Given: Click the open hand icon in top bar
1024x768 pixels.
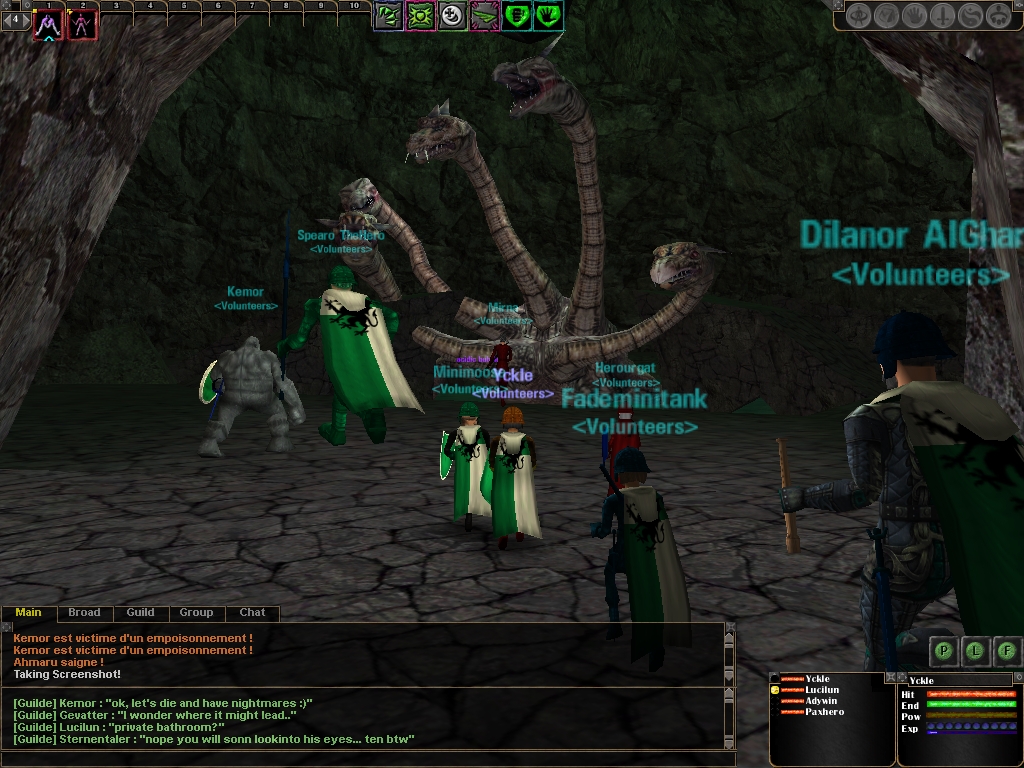Looking at the screenshot, I should click(x=915, y=16).
